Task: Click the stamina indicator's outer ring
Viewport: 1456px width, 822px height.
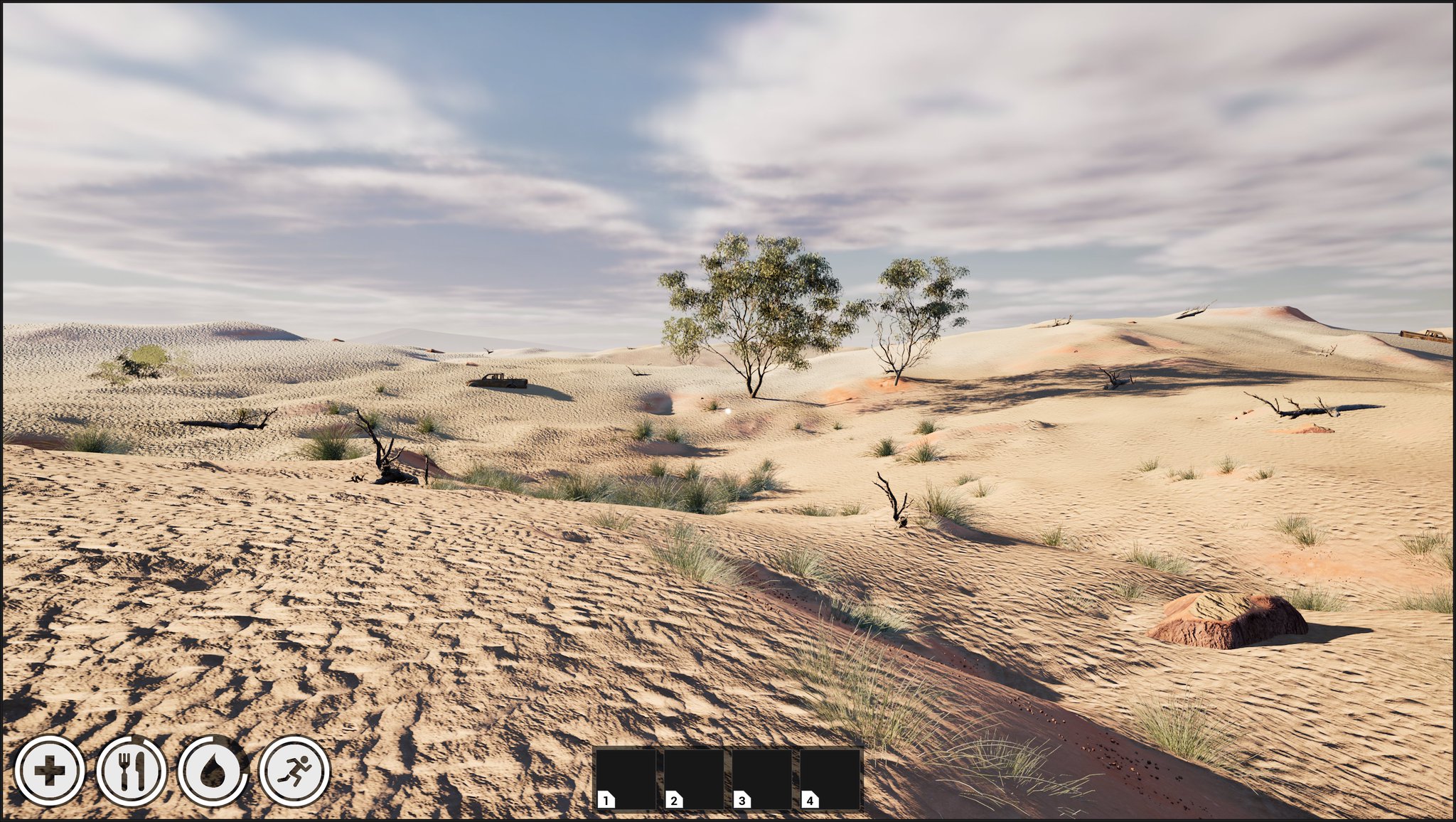Action: coord(296,740)
